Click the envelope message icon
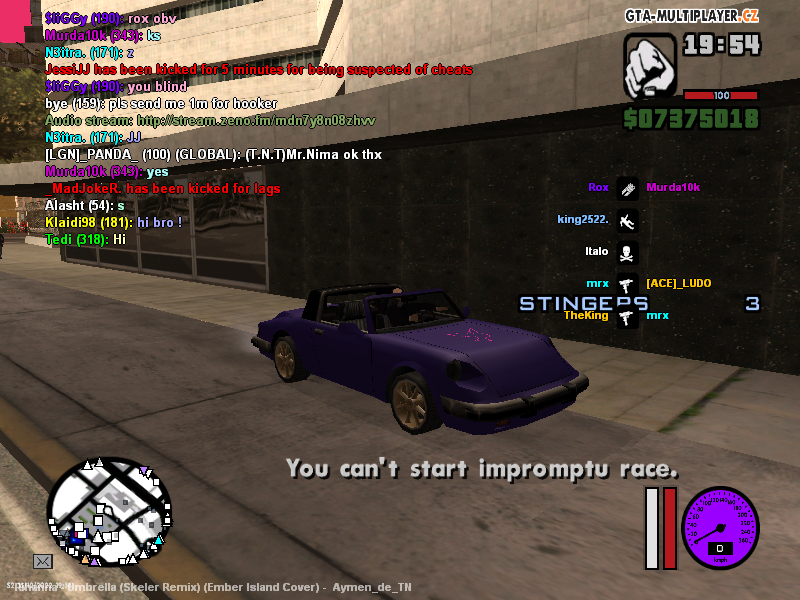This screenshot has width=800, height=600. point(43,561)
